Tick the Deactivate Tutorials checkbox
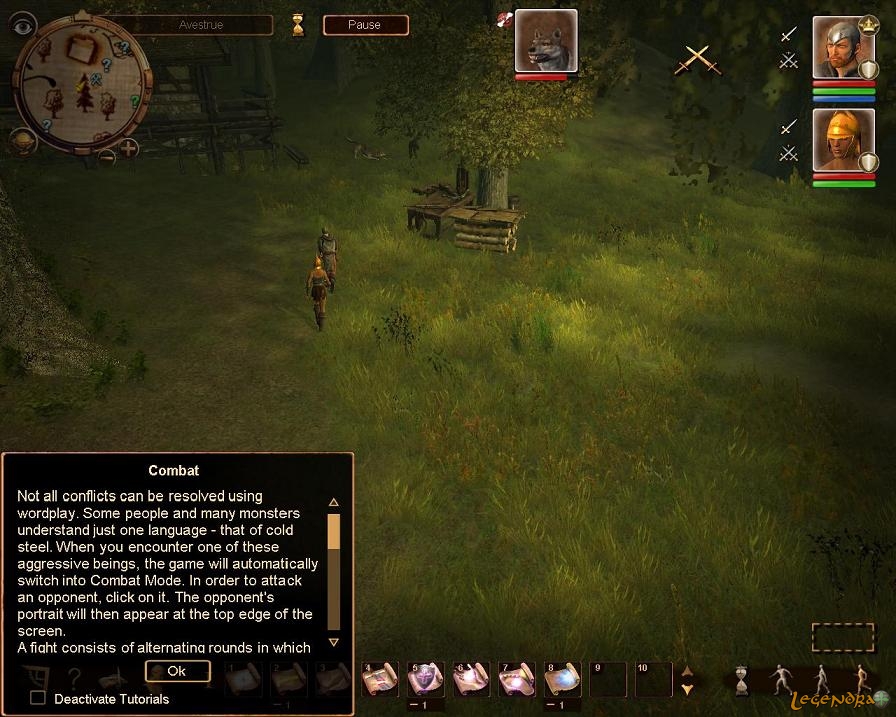Viewport: 896px width, 717px height. (x=38, y=698)
